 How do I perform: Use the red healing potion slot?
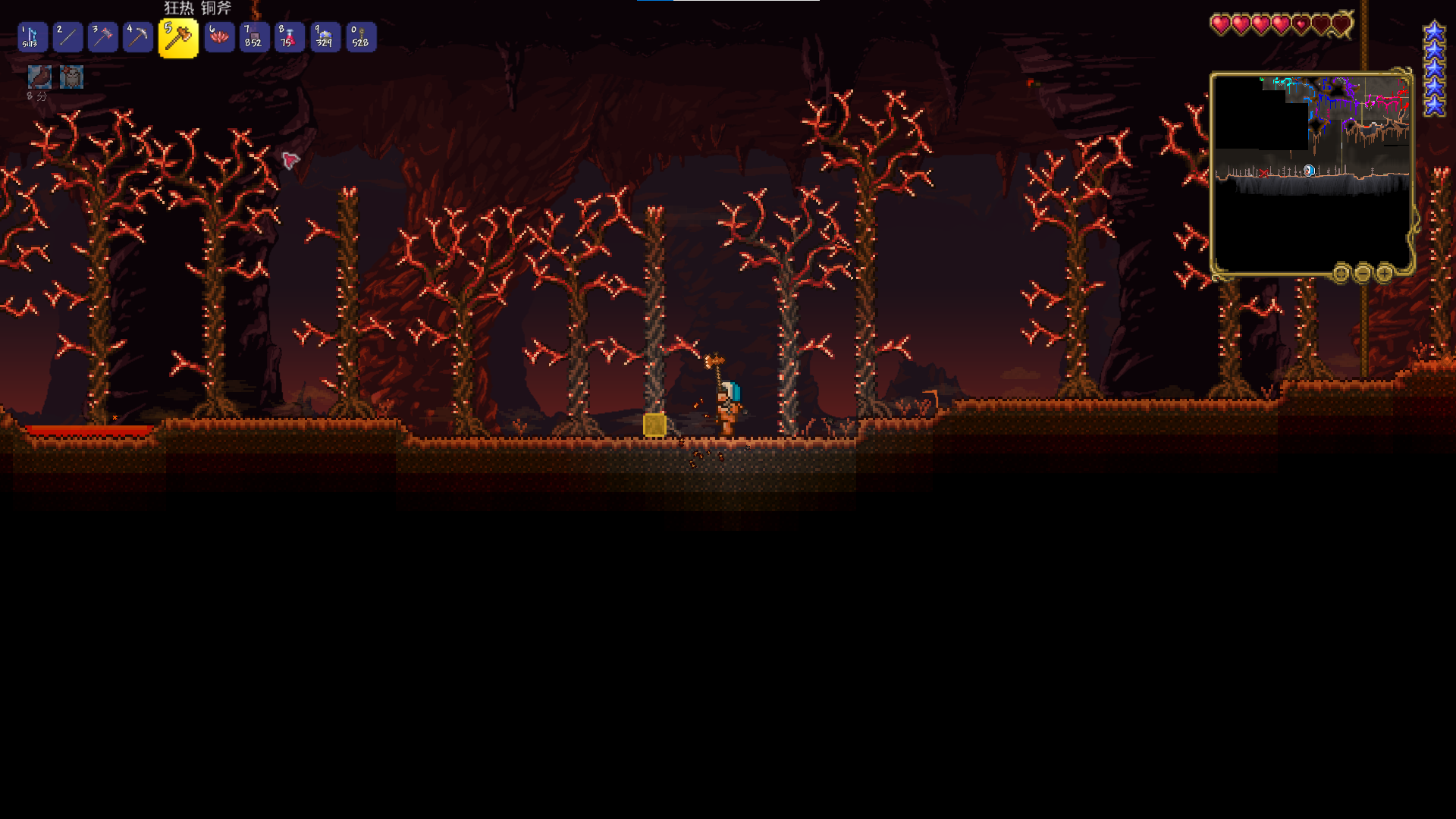[290, 37]
